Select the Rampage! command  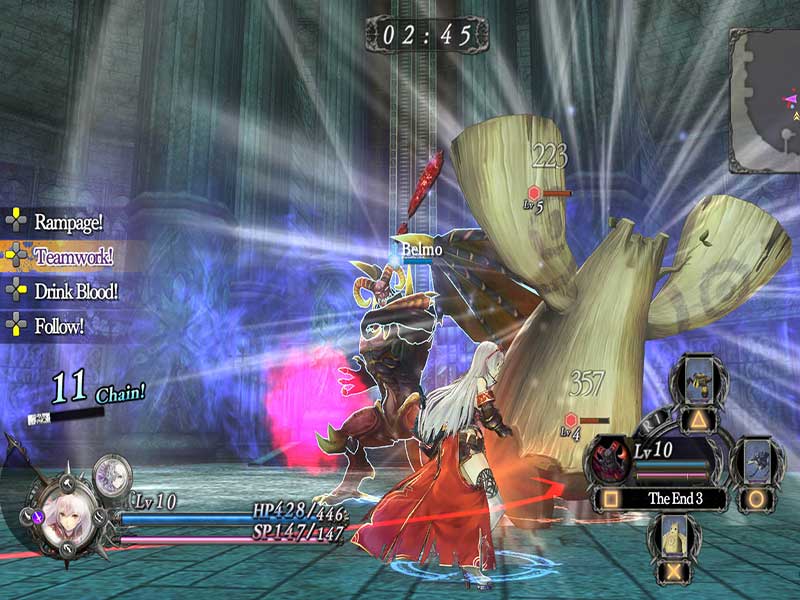pyautogui.click(x=68, y=220)
